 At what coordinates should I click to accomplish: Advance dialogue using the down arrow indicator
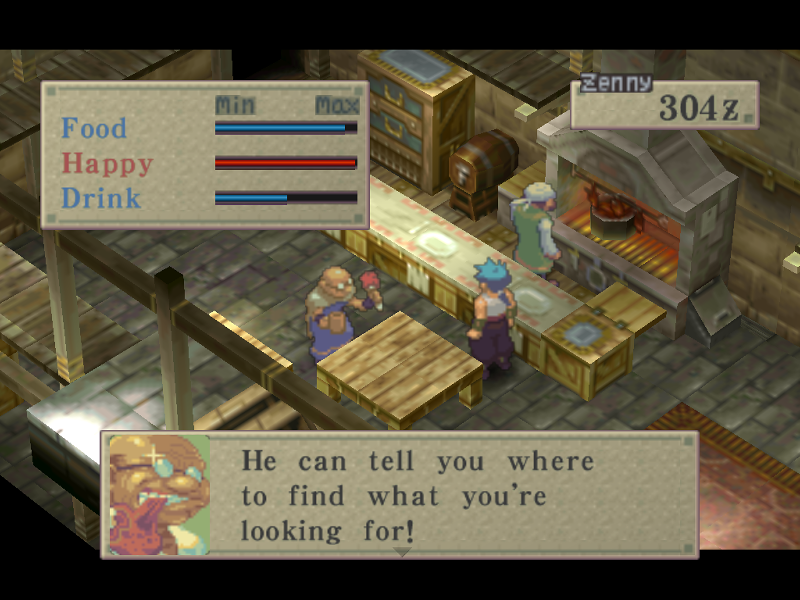[402, 551]
